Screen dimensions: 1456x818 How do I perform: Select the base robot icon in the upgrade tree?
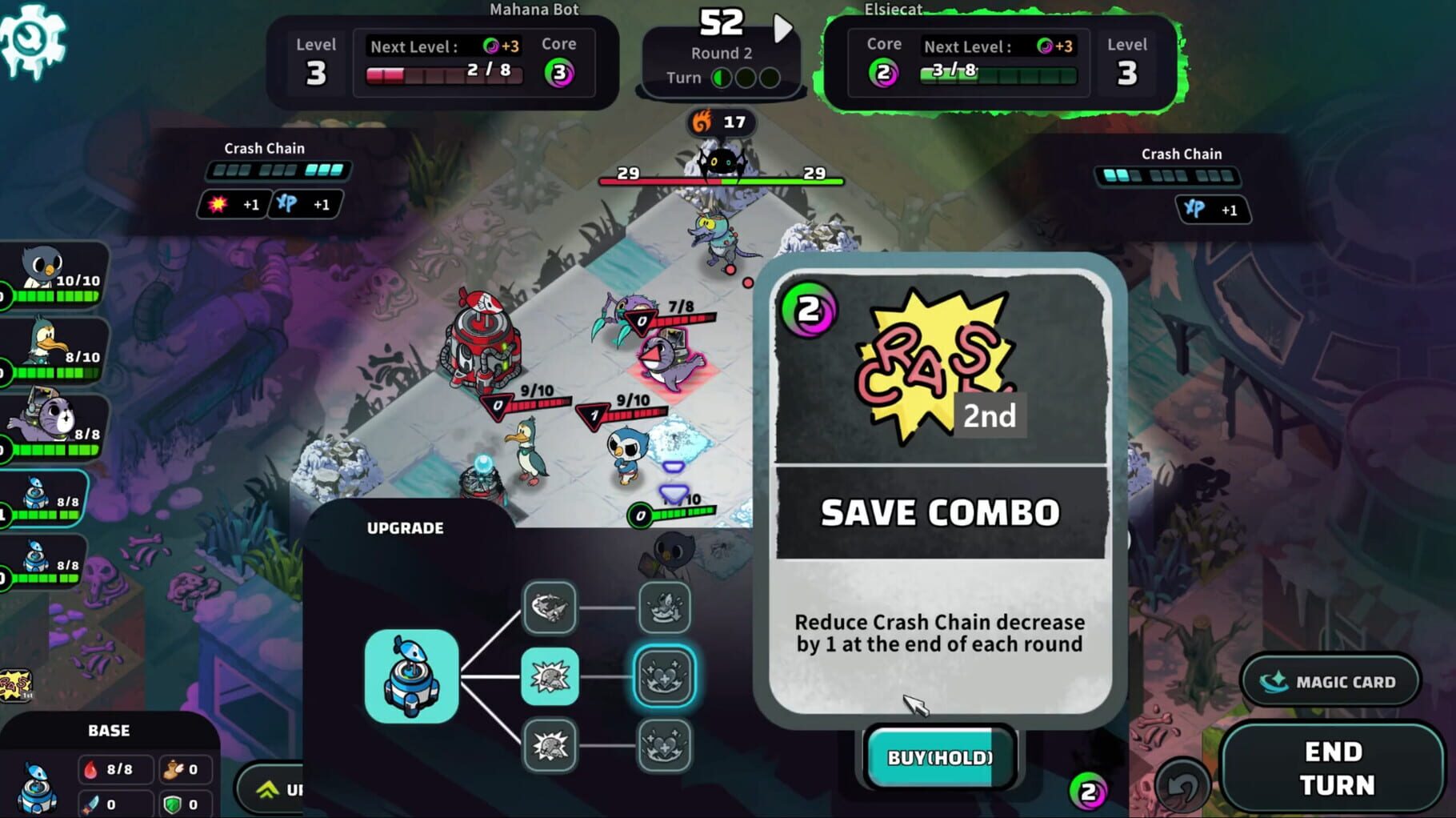tap(411, 675)
